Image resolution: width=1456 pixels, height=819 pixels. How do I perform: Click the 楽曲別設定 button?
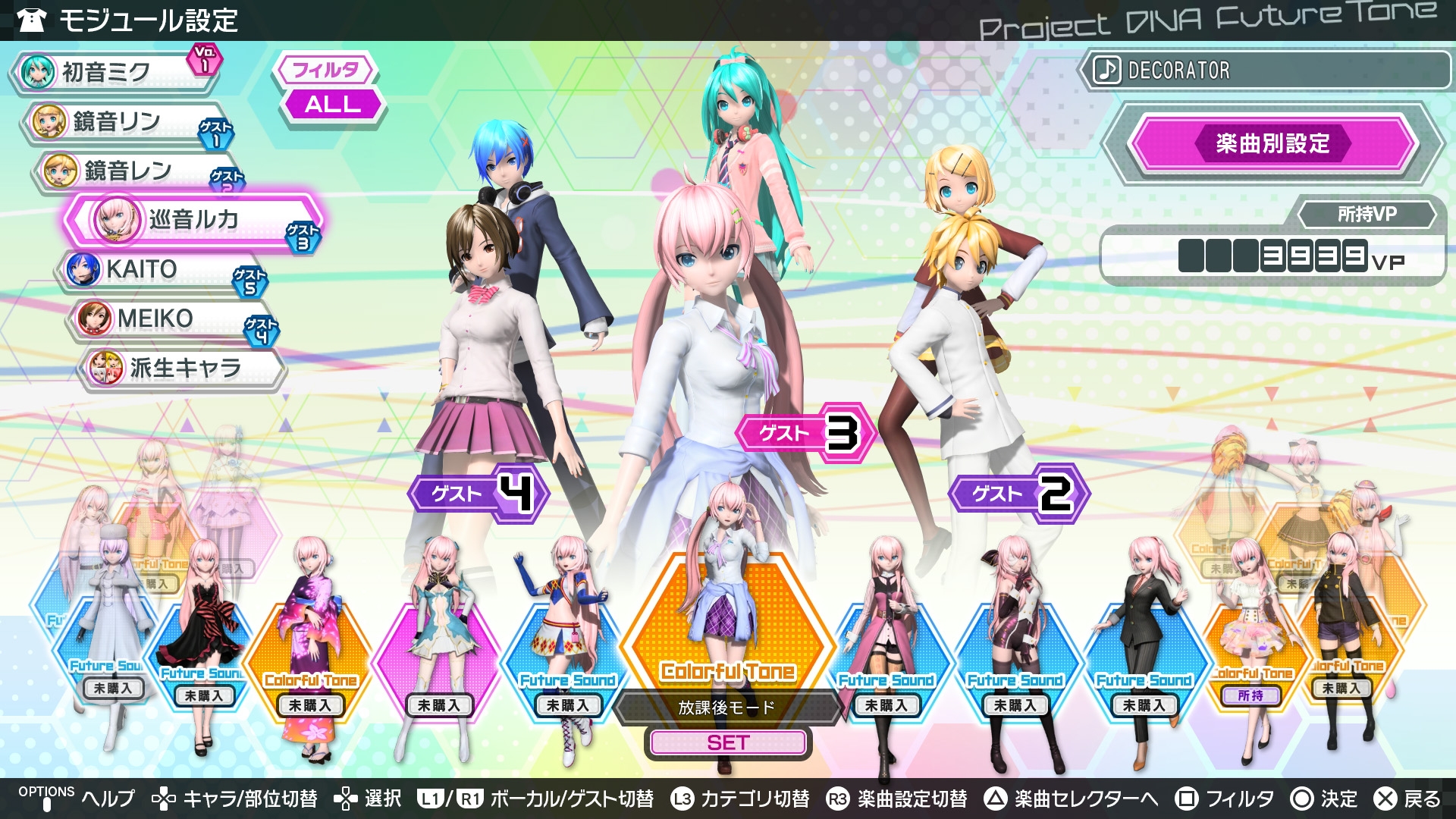click(1272, 143)
